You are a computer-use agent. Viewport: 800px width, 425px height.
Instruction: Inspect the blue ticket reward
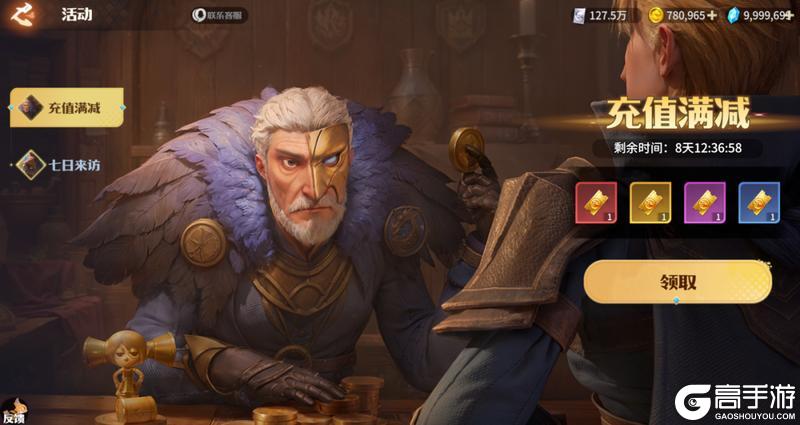(758, 203)
